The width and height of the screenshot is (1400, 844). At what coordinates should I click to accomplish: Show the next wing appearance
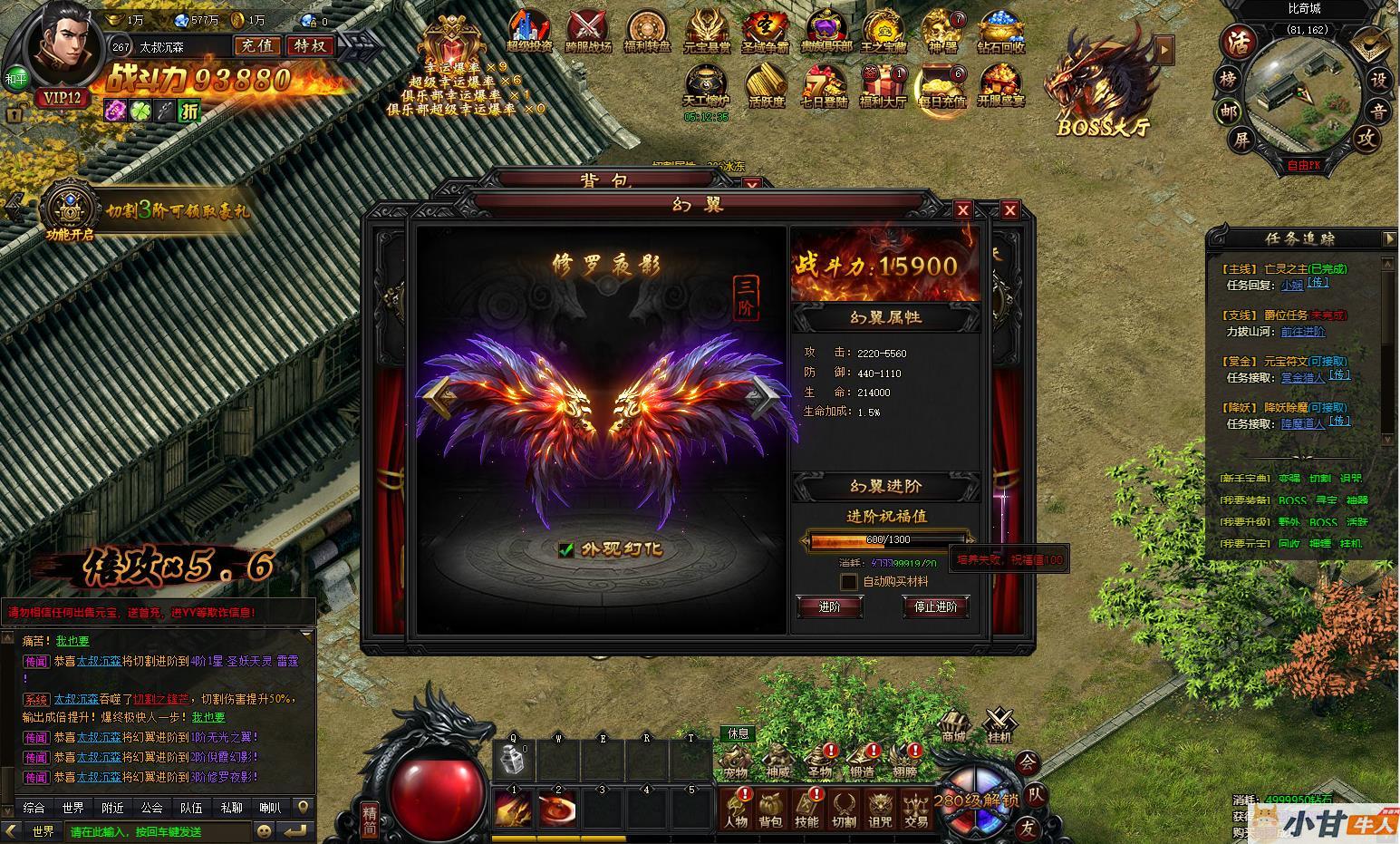point(761,395)
